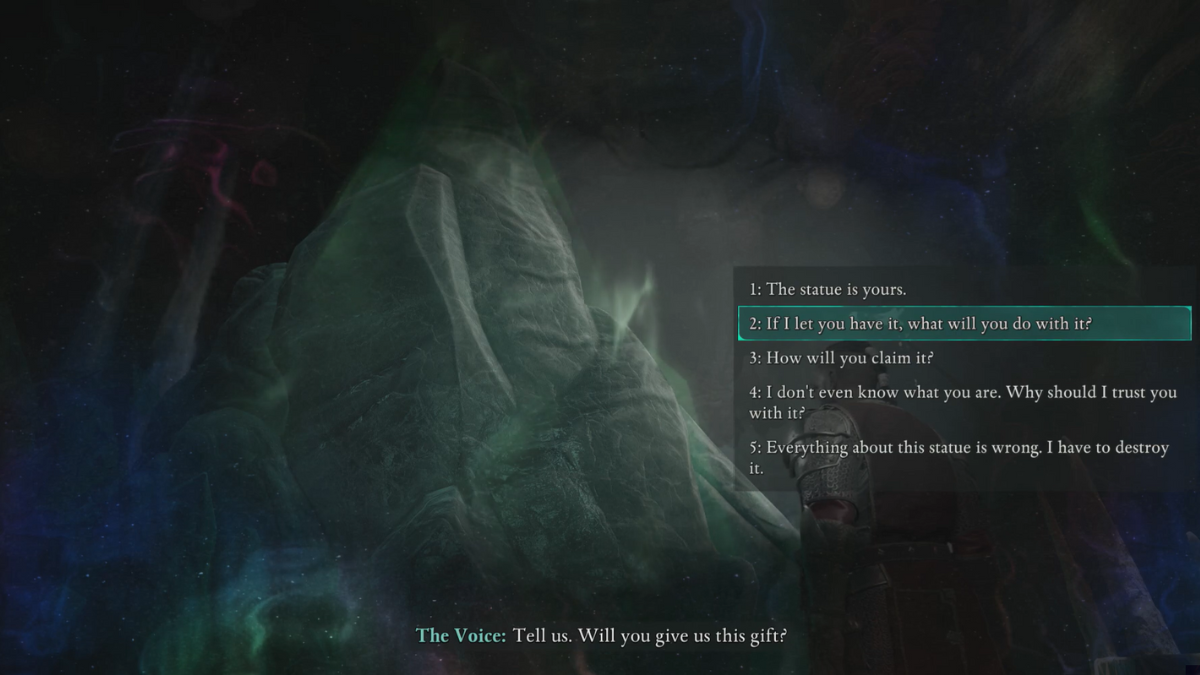Pick the 'Why should I trust you' response
This screenshot has width=1200, height=675.
point(962,402)
